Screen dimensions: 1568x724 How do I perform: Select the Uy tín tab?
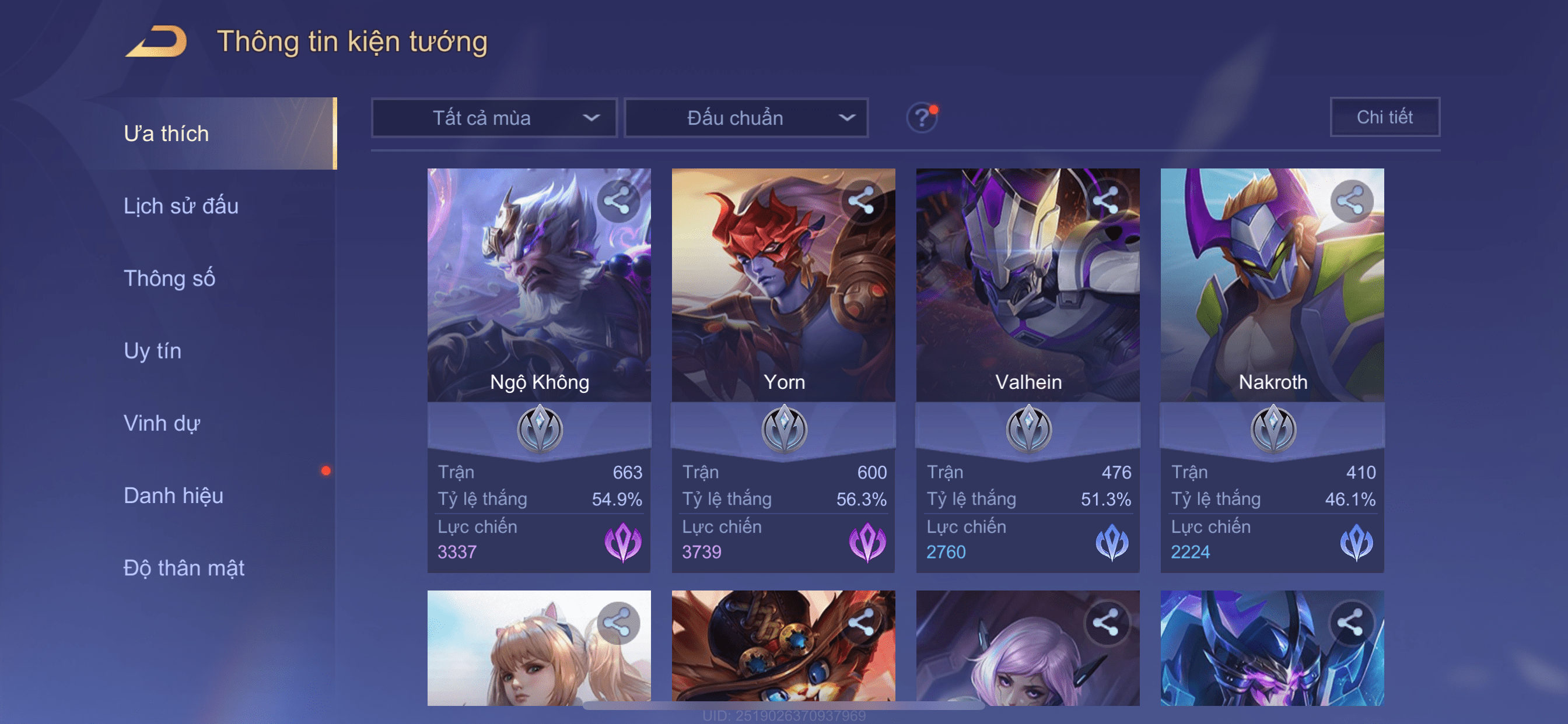point(152,351)
